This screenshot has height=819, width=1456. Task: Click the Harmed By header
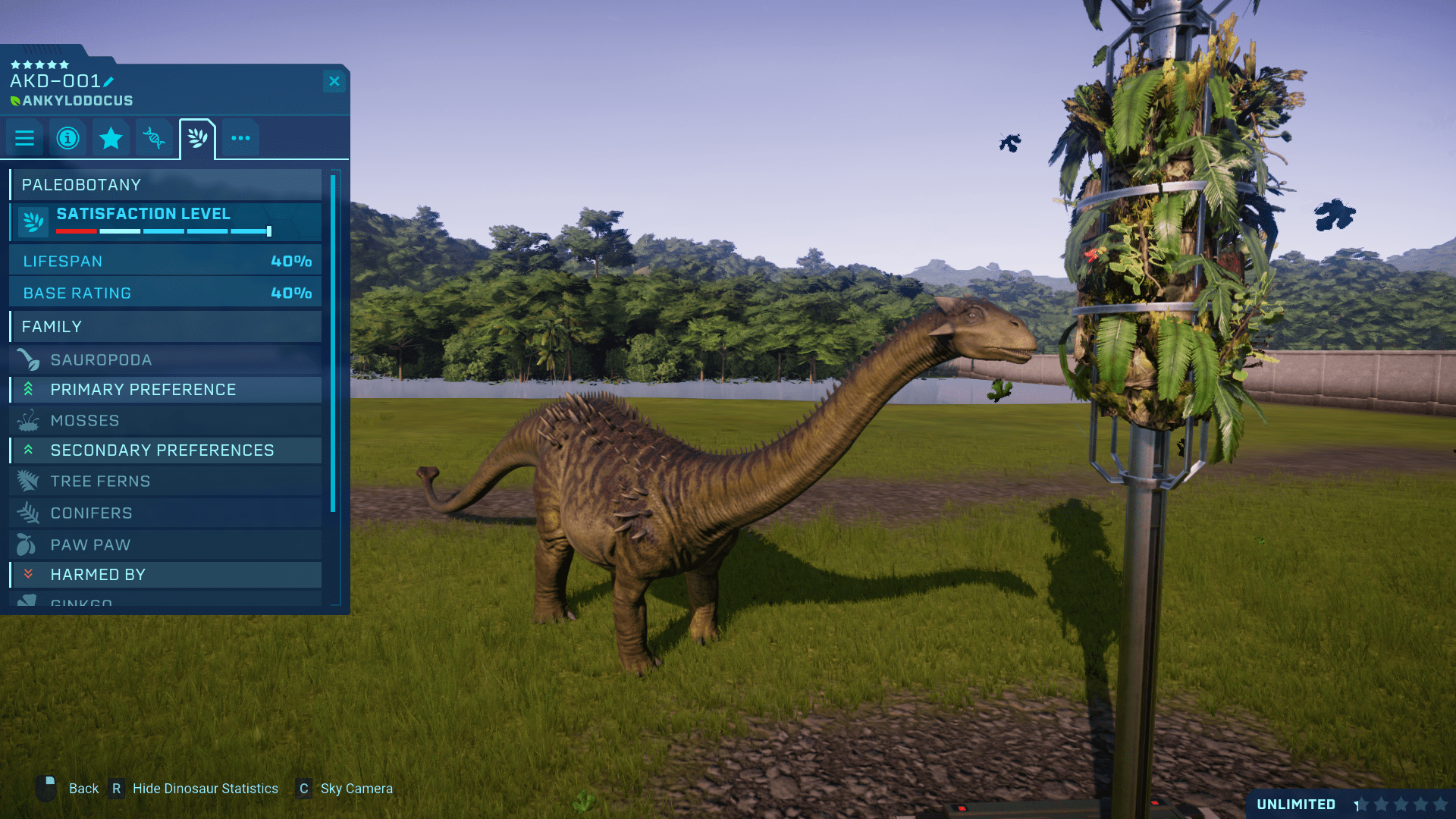pyautogui.click(x=165, y=575)
